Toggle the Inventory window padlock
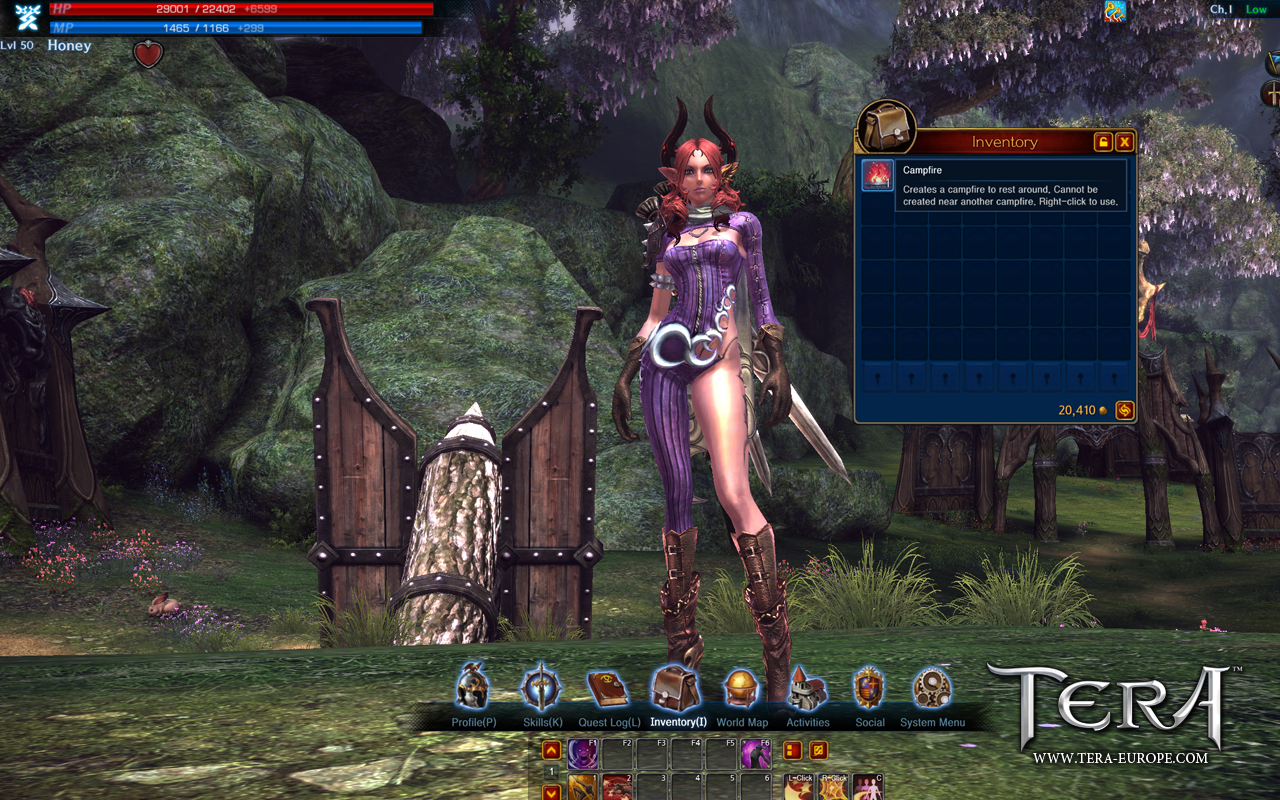Screen dimensions: 1280x800 tap(1103, 142)
